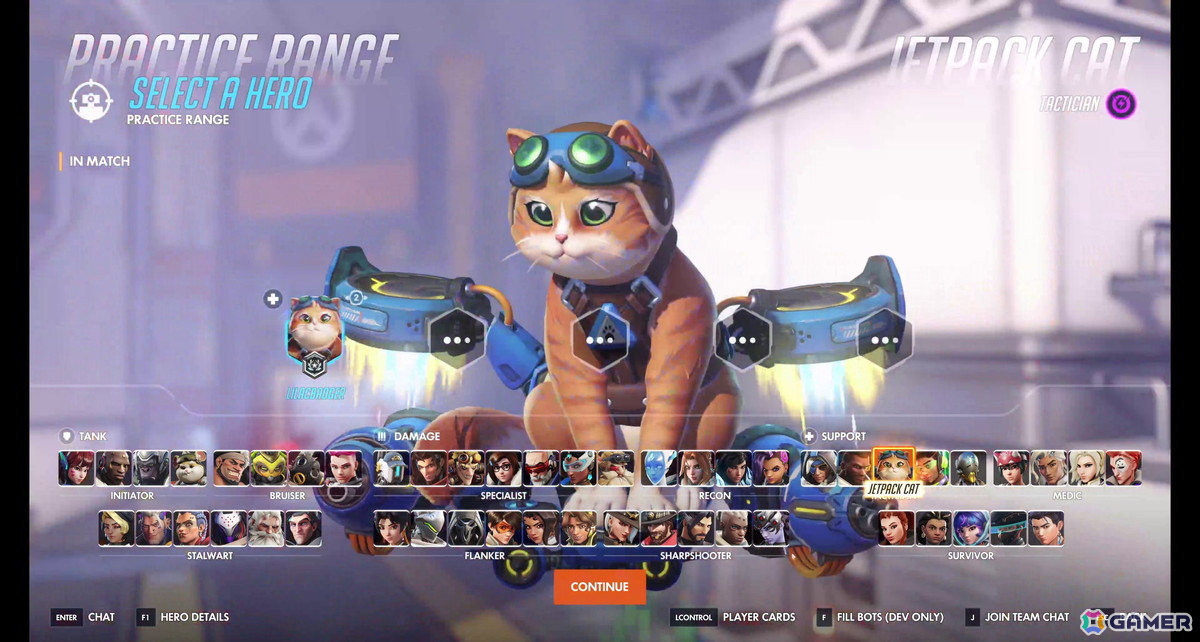Choose Widowmaker's portrait
1200x642 pixels.
coord(771,528)
